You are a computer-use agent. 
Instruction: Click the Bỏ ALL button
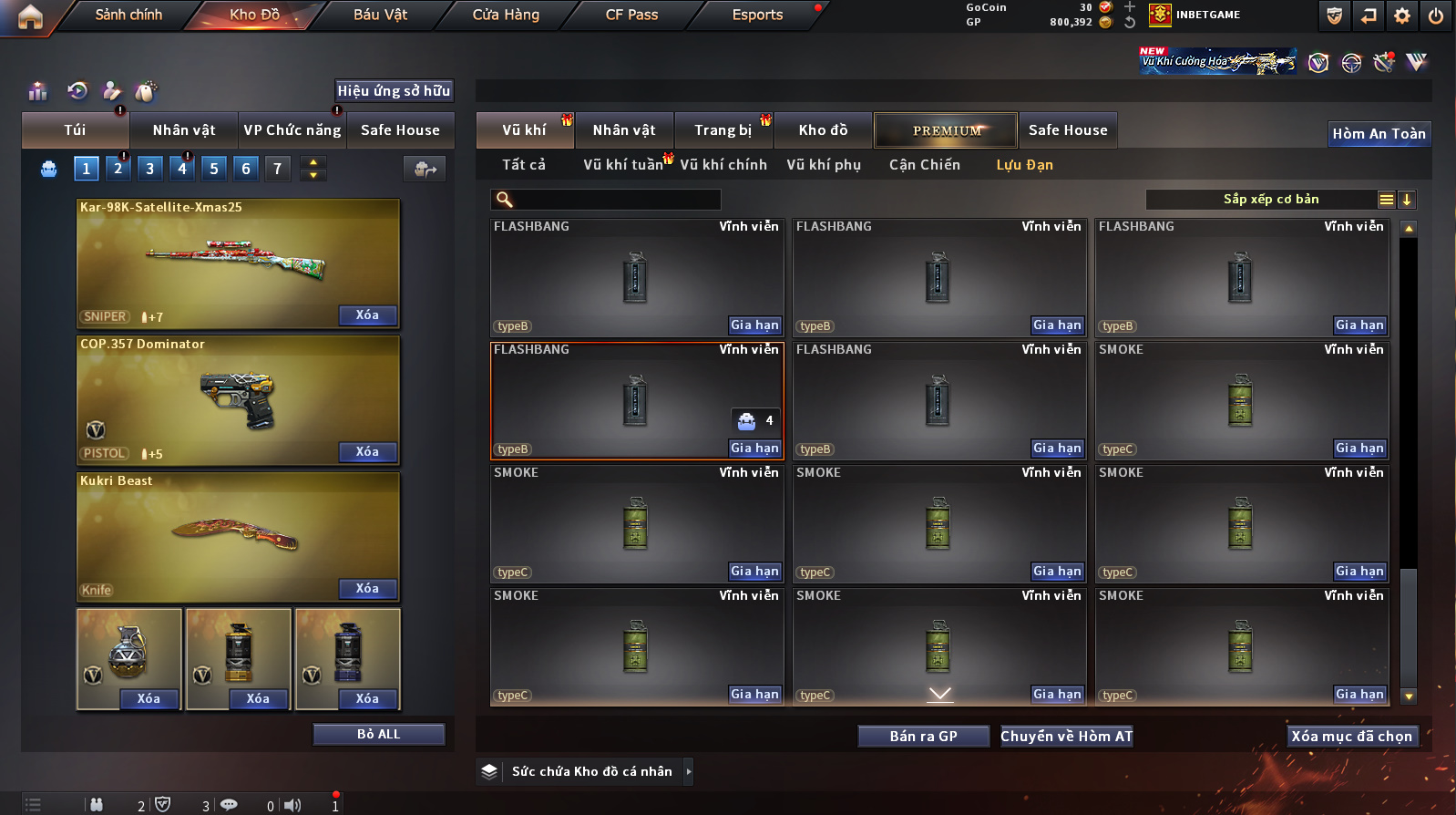coord(378,735)
